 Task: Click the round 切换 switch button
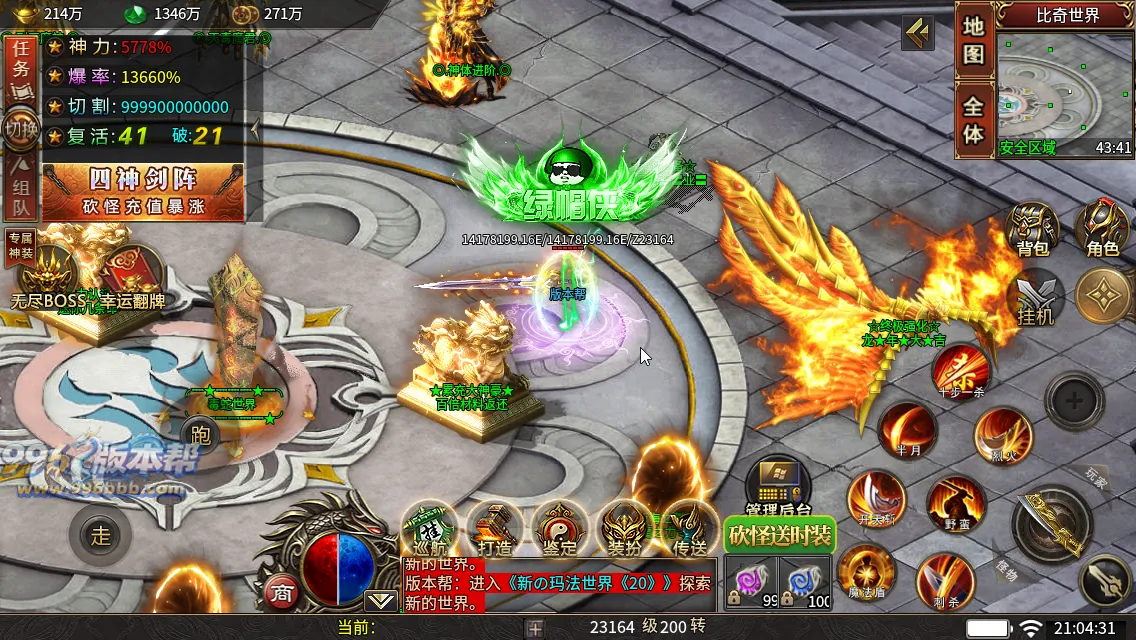click(19, 129)
